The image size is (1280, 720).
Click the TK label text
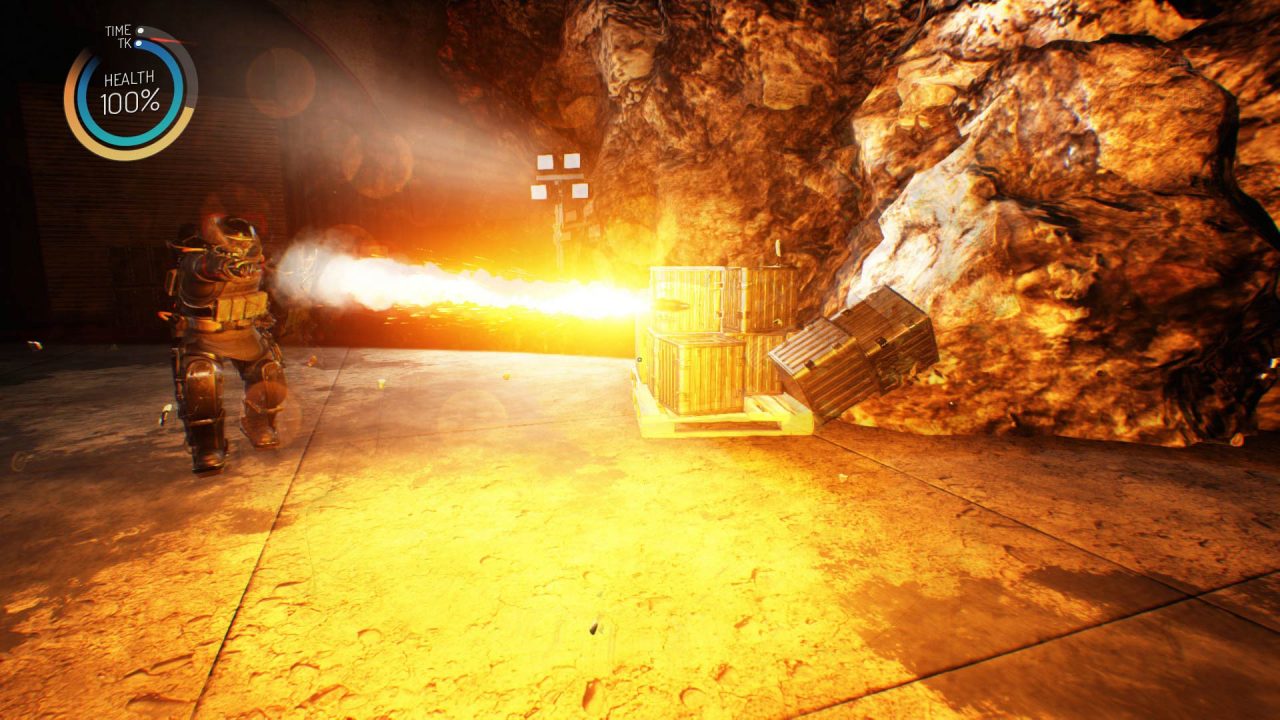click(x=124, y=42)
